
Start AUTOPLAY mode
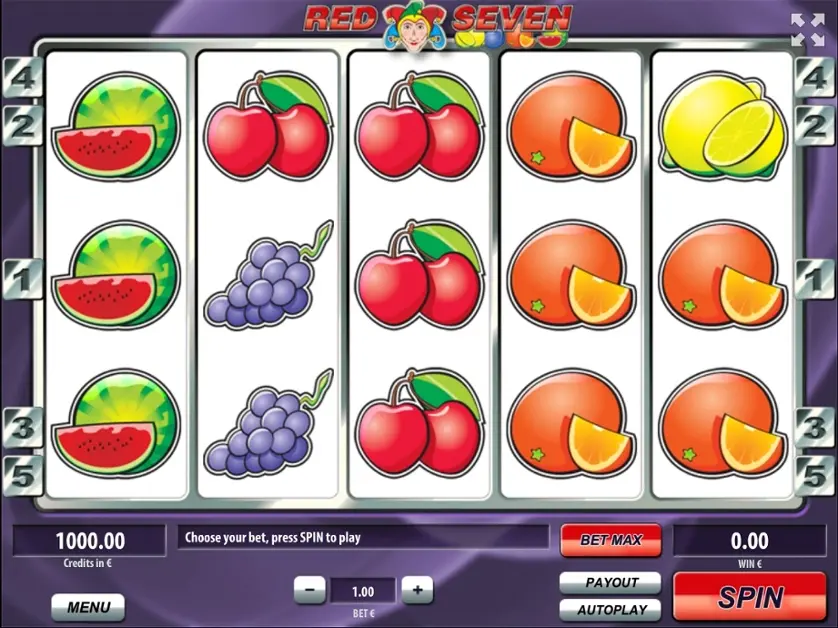point(610,609)
